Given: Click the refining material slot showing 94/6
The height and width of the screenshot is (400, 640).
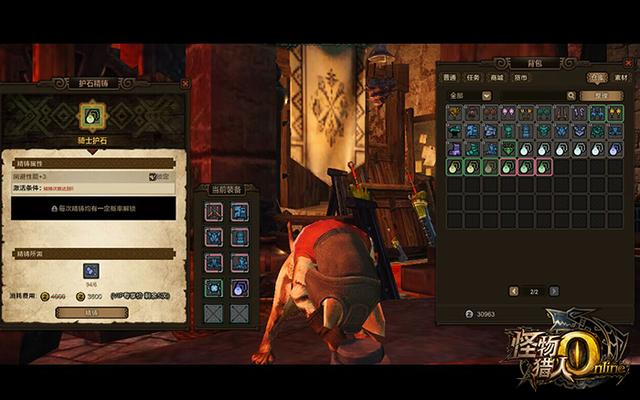Looking at the screenshot, I should tap(90, 270).
